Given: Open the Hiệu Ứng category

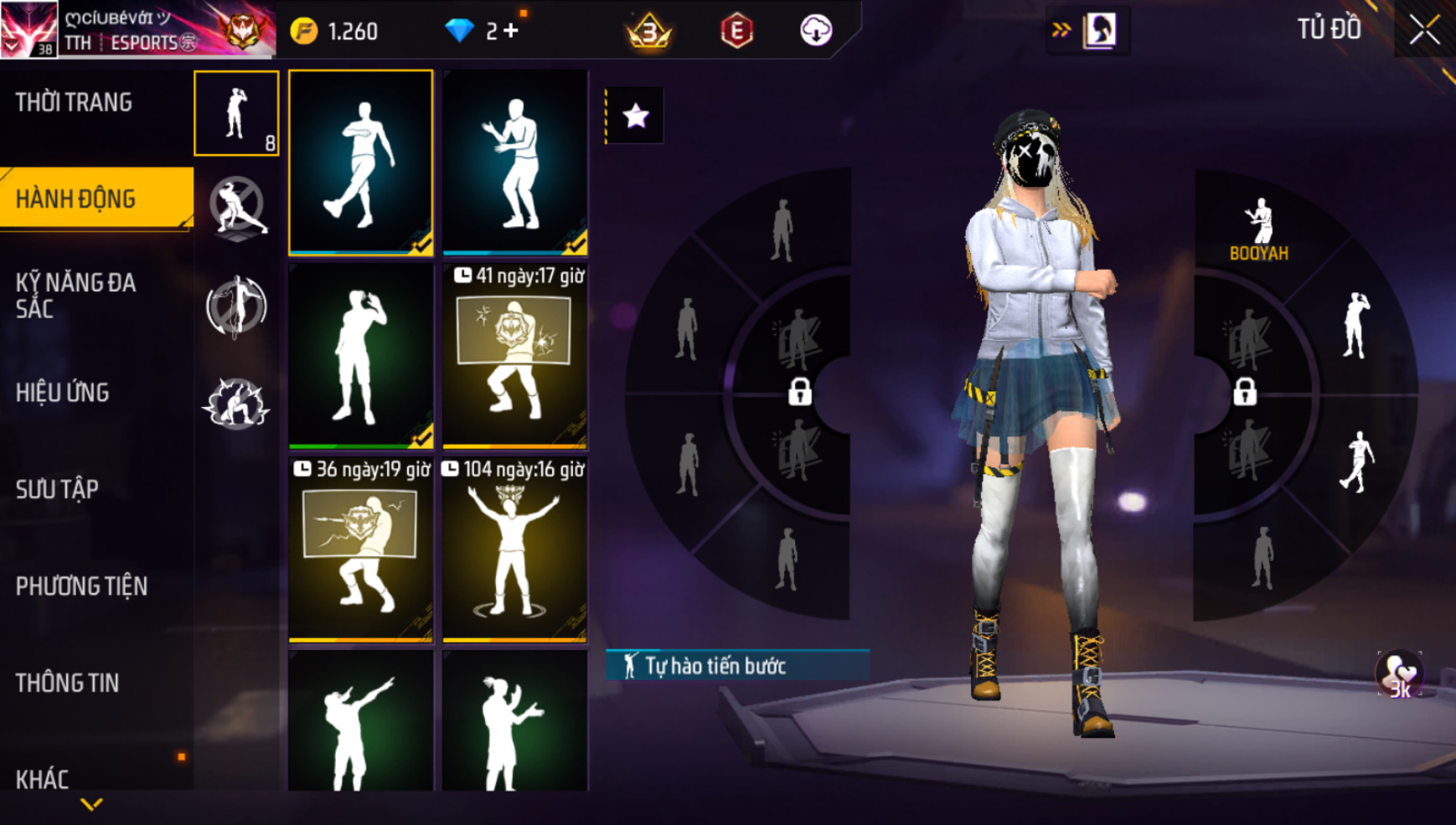Looking at the screenshot, I should 63,393.
